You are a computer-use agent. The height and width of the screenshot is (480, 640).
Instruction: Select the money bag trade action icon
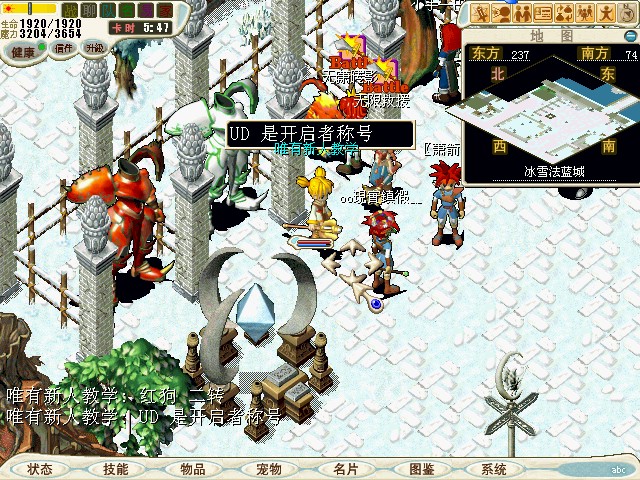click(x=565, y=13)
